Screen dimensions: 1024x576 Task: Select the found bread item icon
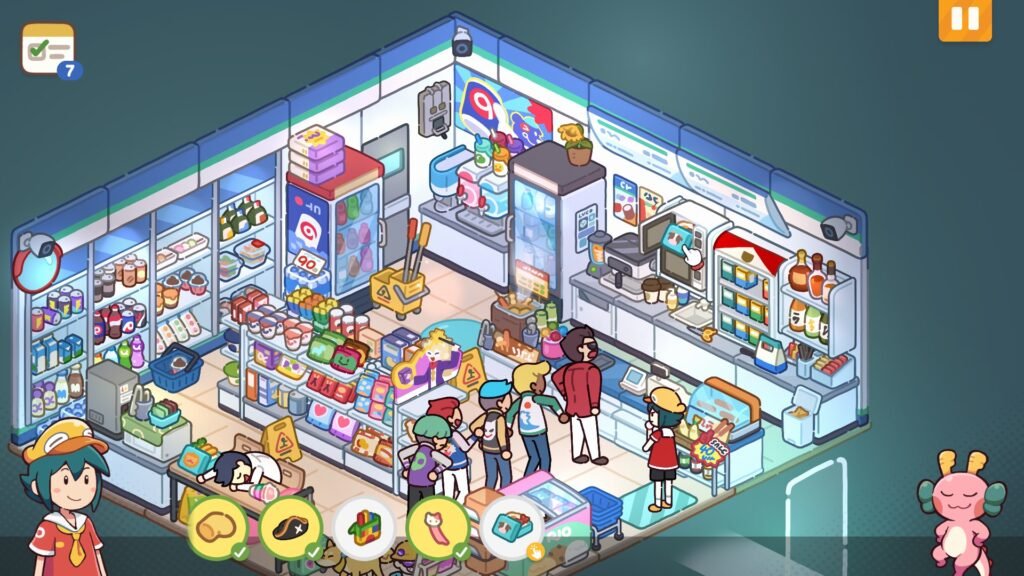216,525
